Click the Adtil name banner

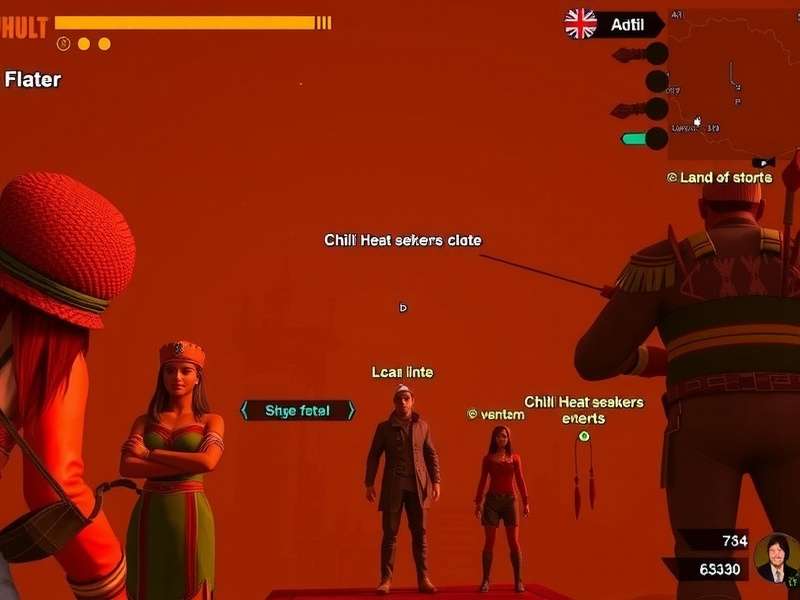tap(628, 24)
